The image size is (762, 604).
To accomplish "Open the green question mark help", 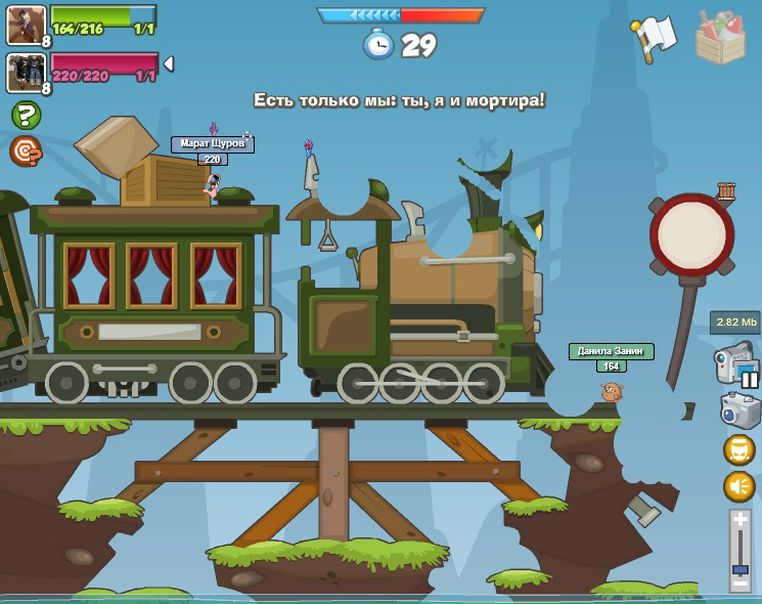I will click(26, 116).
